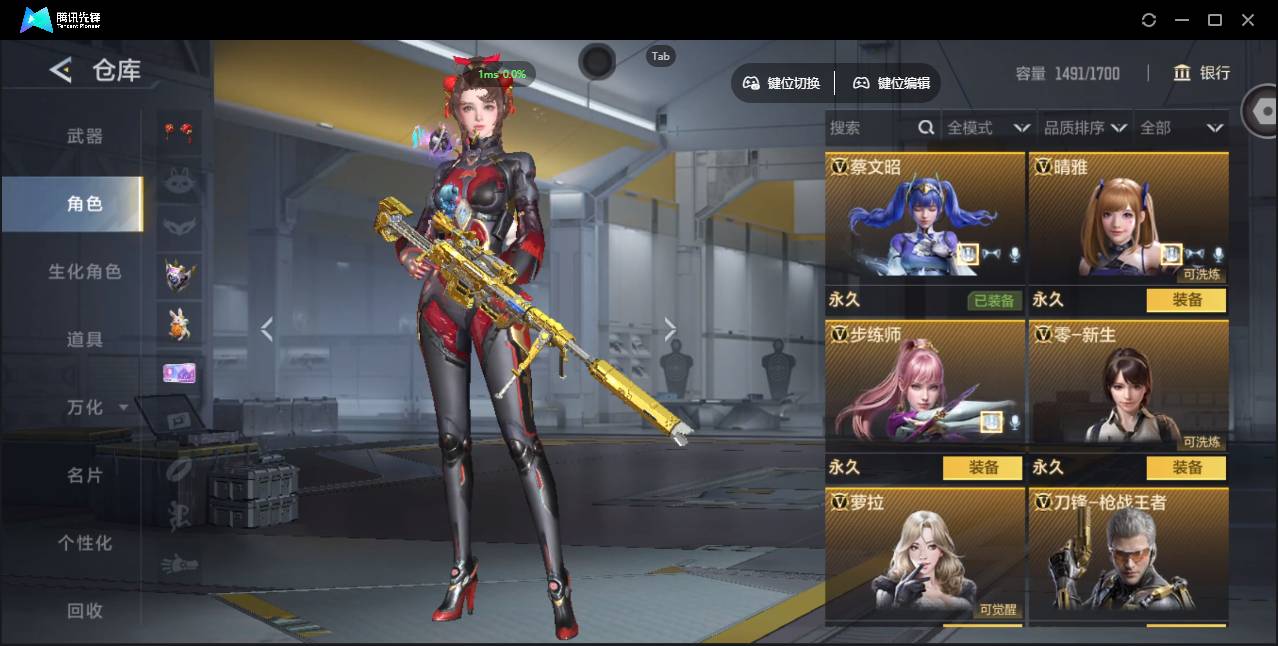Open the 银行 bank
The height and width of the screenshot is (646, 1278).
click(x=1201, y=73)
